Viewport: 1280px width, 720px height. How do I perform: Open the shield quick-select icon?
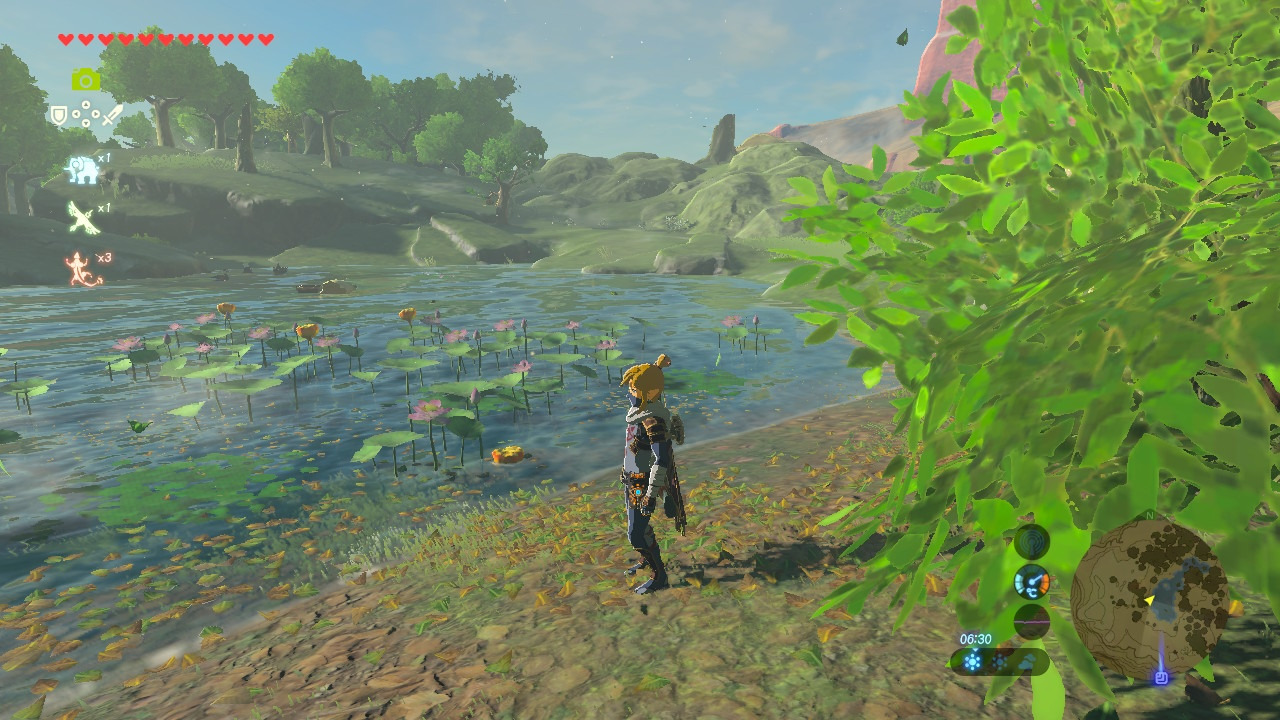pyautogui.click(x=59, y=115)
